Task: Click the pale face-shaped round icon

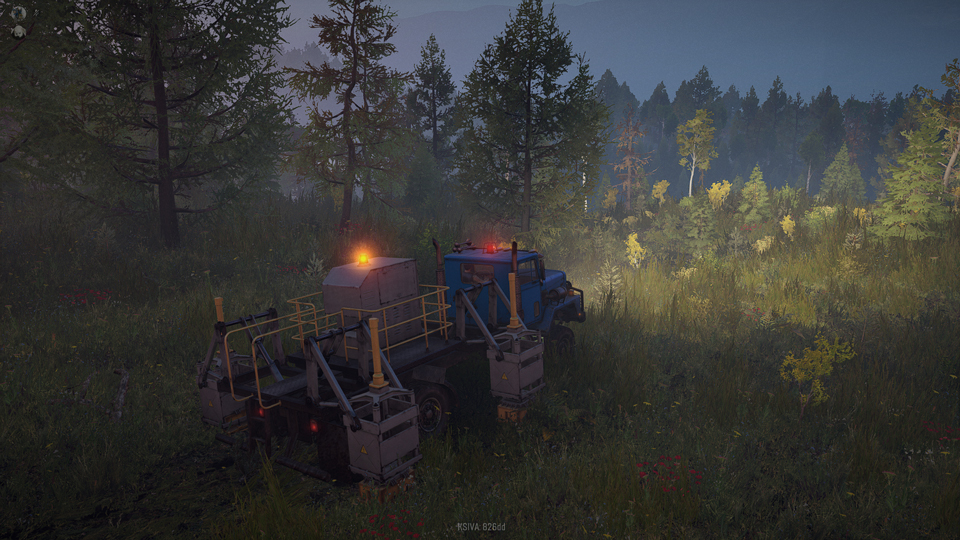Action: click(18, 31)
